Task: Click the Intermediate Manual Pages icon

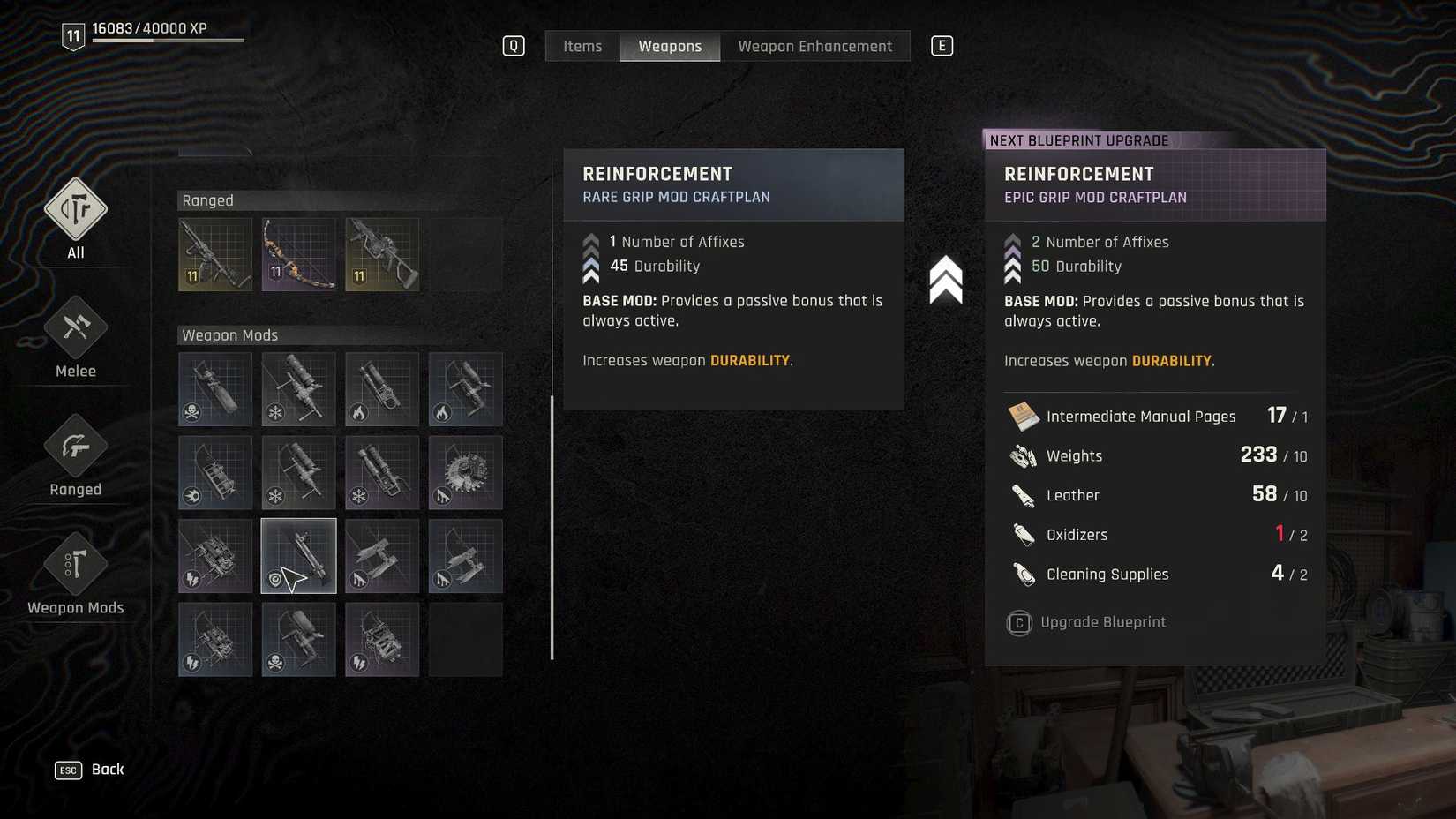Action: tap(1023, 416)
